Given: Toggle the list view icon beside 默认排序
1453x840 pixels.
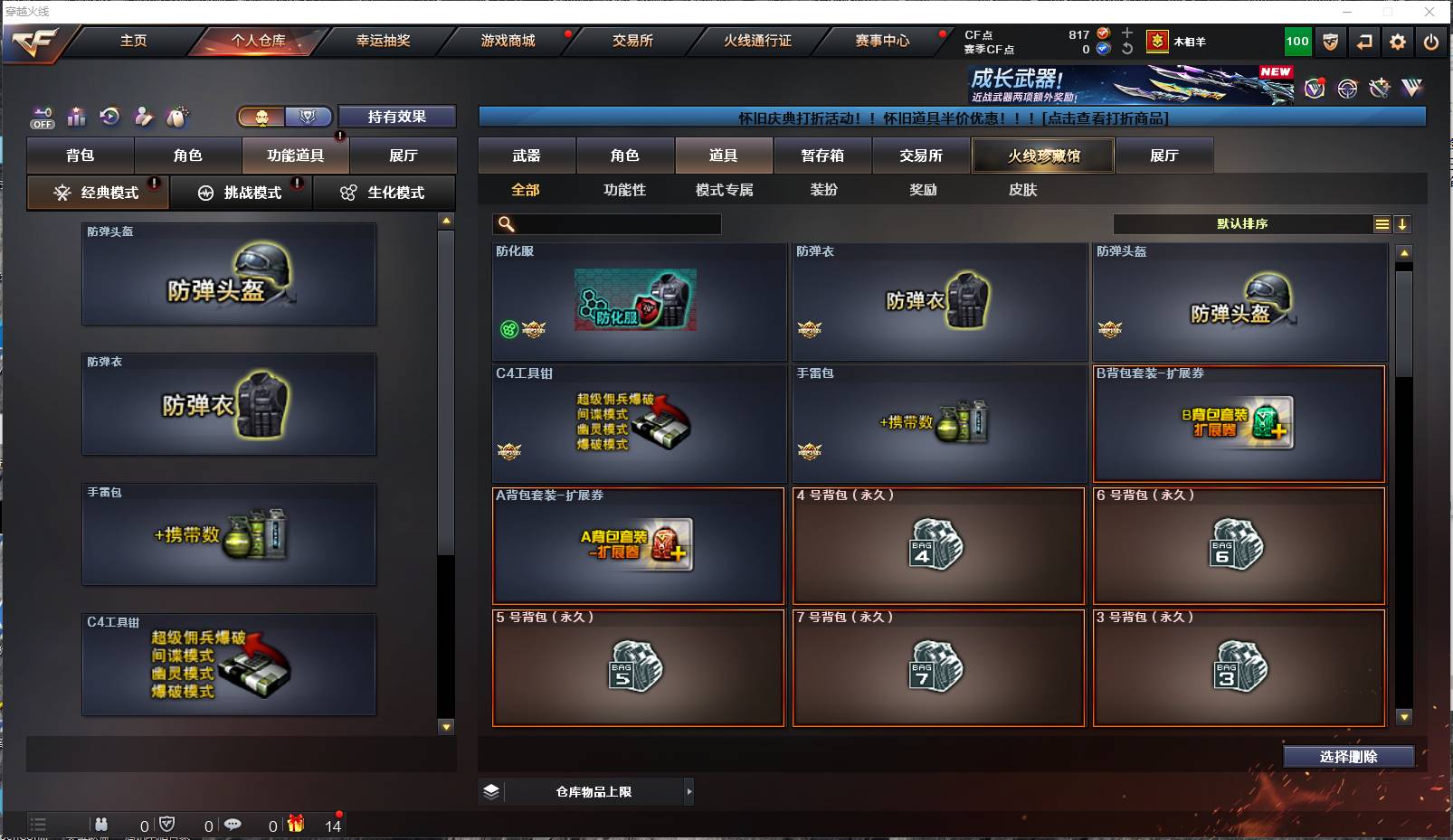Looking at the screenshot, I should [1382, 223].
